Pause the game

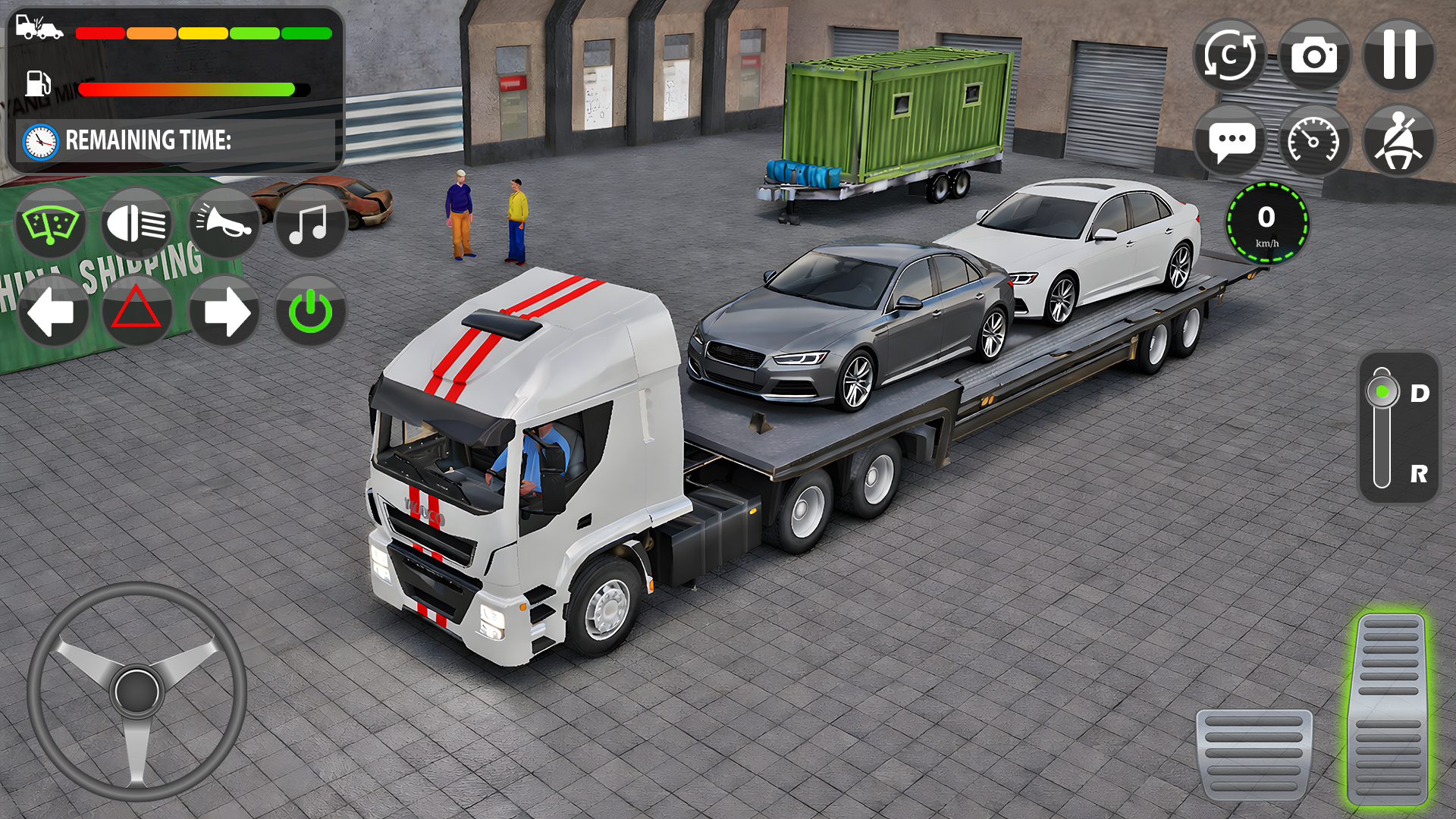(x=1398, y=55)
